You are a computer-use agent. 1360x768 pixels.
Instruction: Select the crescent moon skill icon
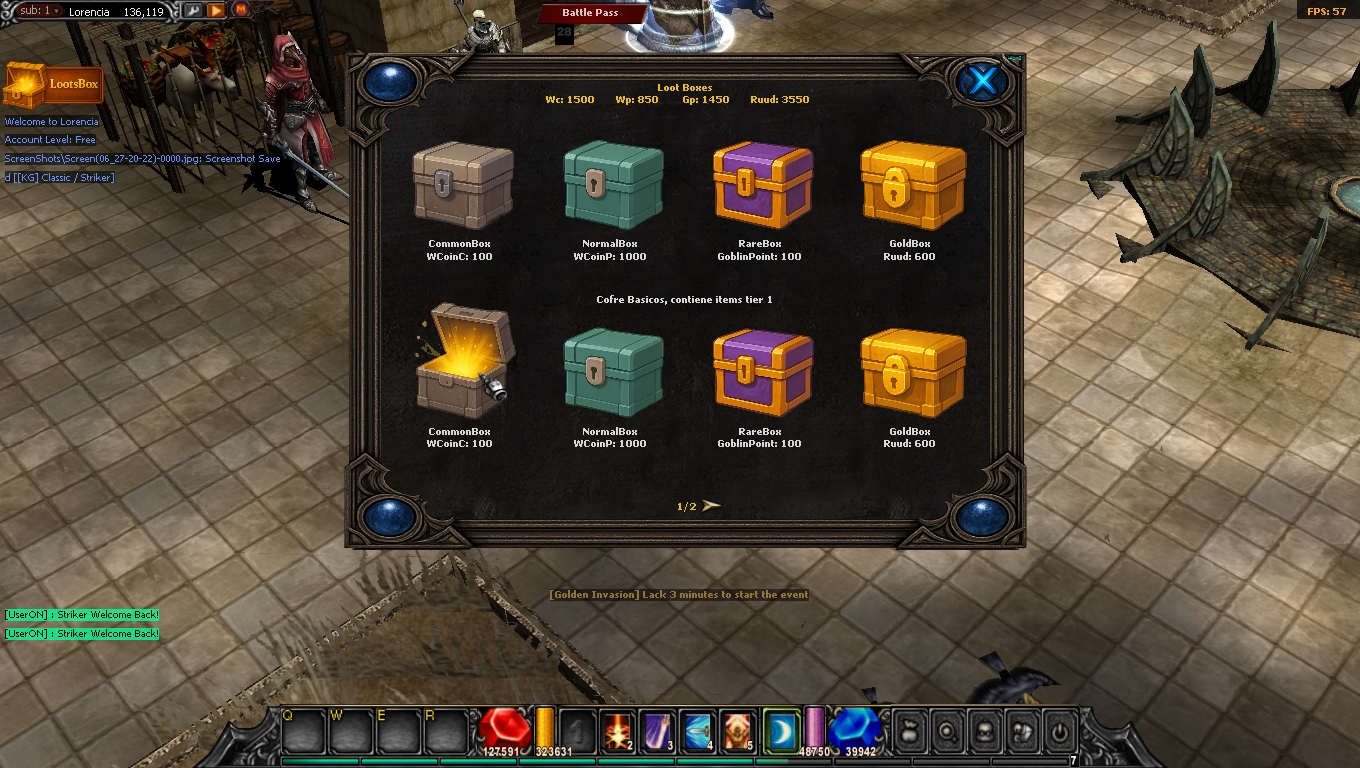(x=780, y=731)
